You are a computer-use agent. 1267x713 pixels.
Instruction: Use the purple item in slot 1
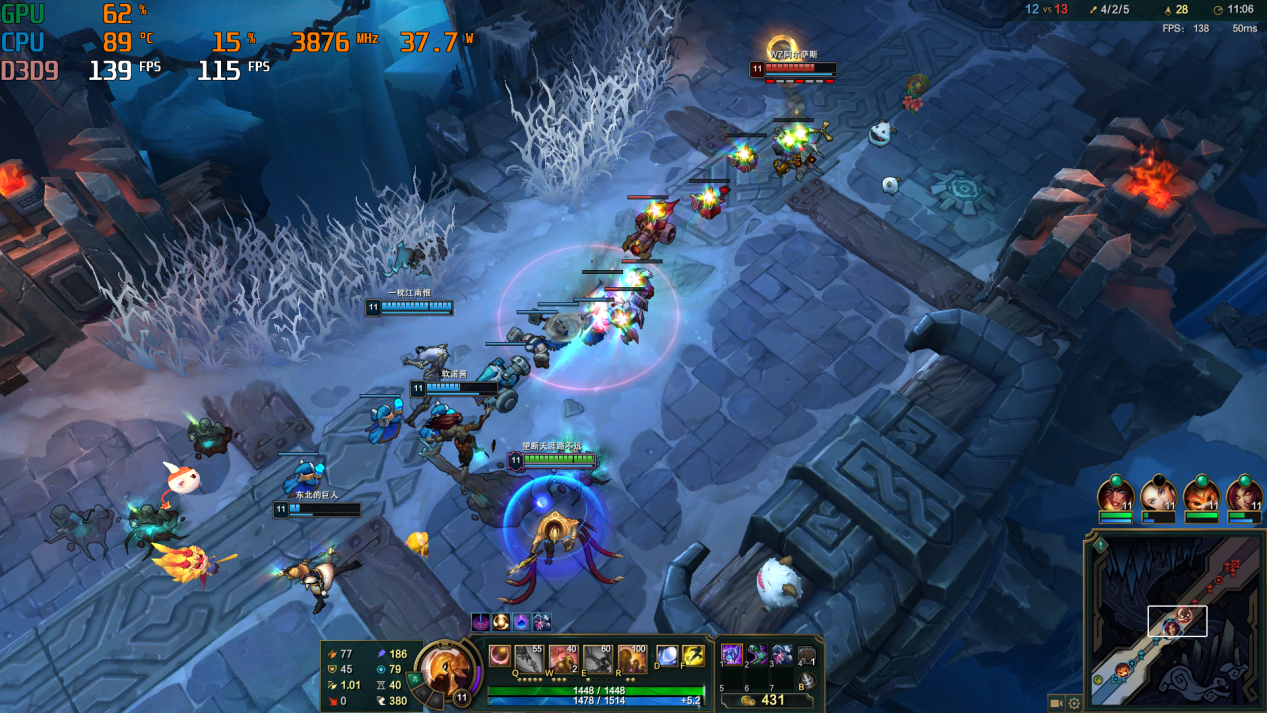pos(732,655)
